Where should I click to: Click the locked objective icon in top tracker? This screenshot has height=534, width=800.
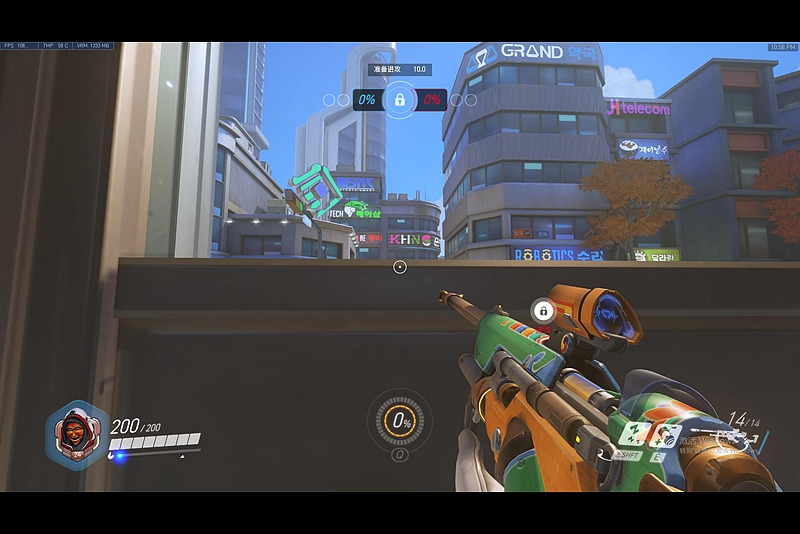tap(399, 99)
